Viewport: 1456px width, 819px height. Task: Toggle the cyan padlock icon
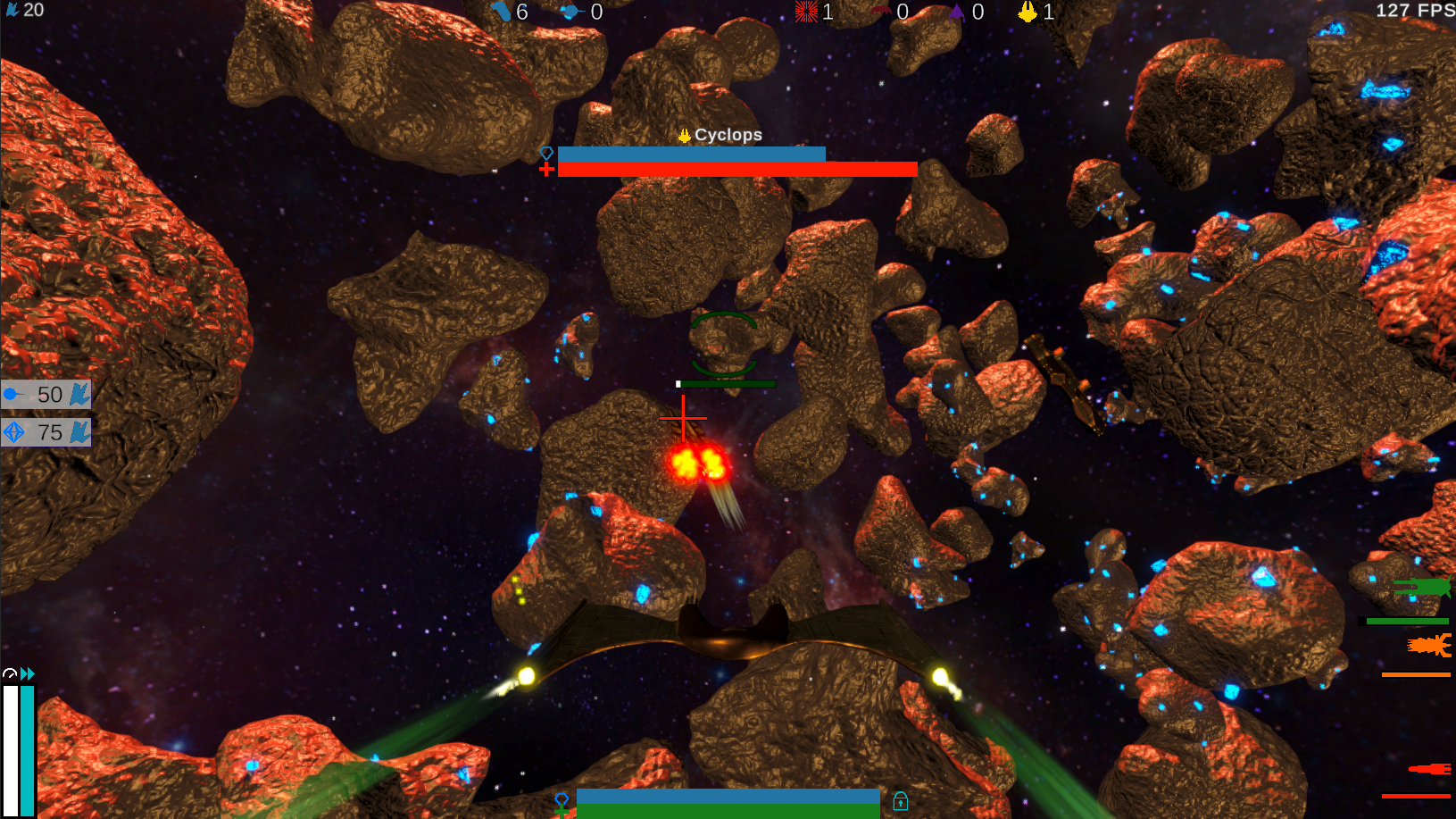point(900,800)
